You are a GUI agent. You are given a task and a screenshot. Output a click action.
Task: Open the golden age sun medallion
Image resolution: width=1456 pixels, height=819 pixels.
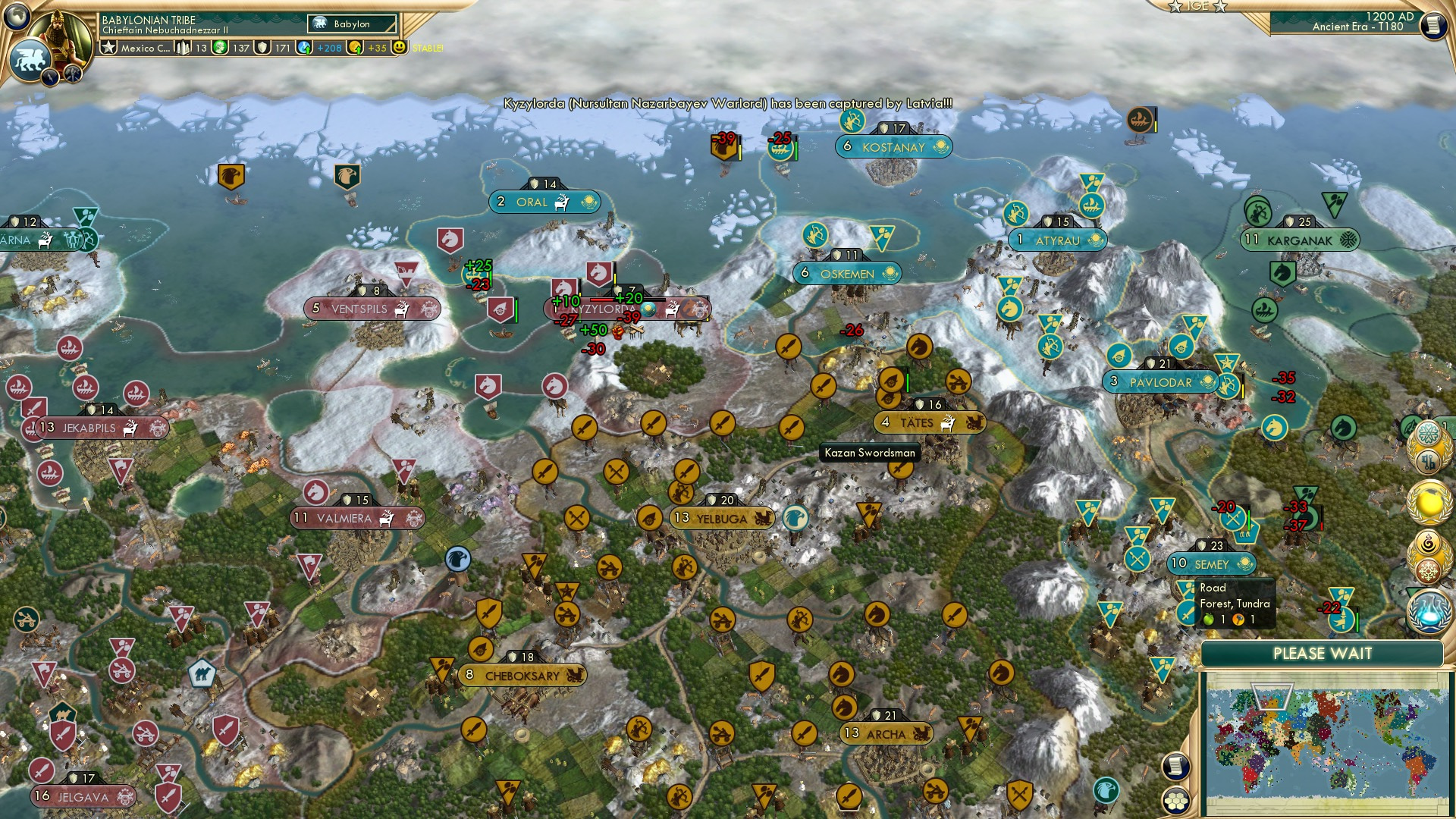pyautogui.click(x=1430, y=502)
